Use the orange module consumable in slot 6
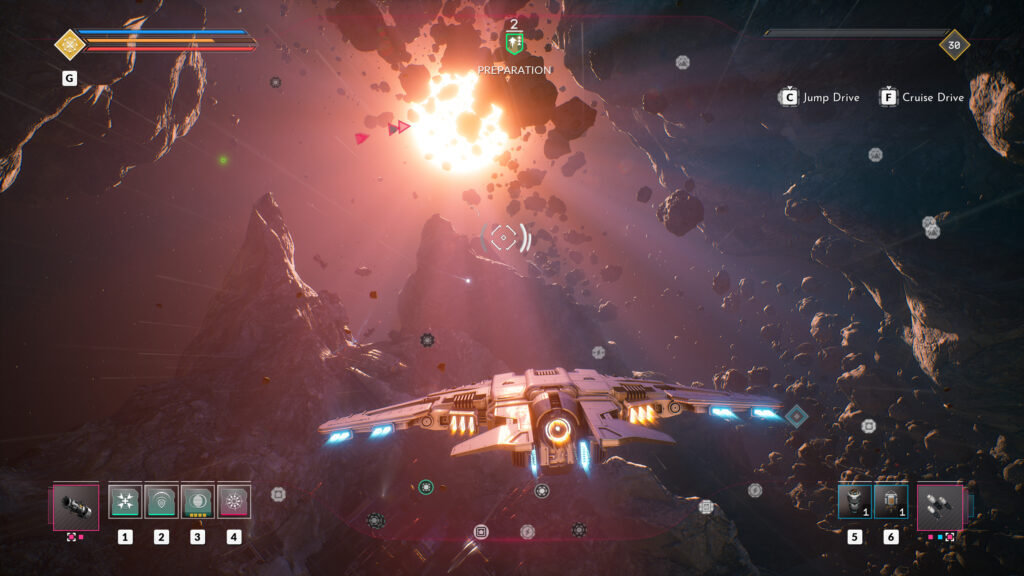The image size is (1024, 576). [x=890, y=501]
